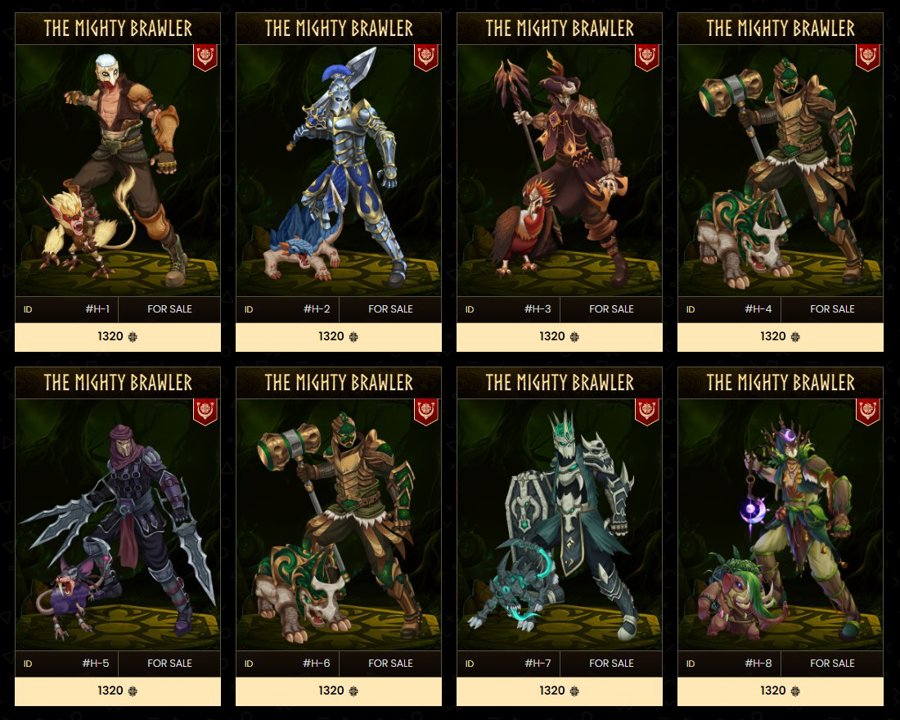Buy hero #H-2 via its 1320 price bar

[x=338, y=337]
